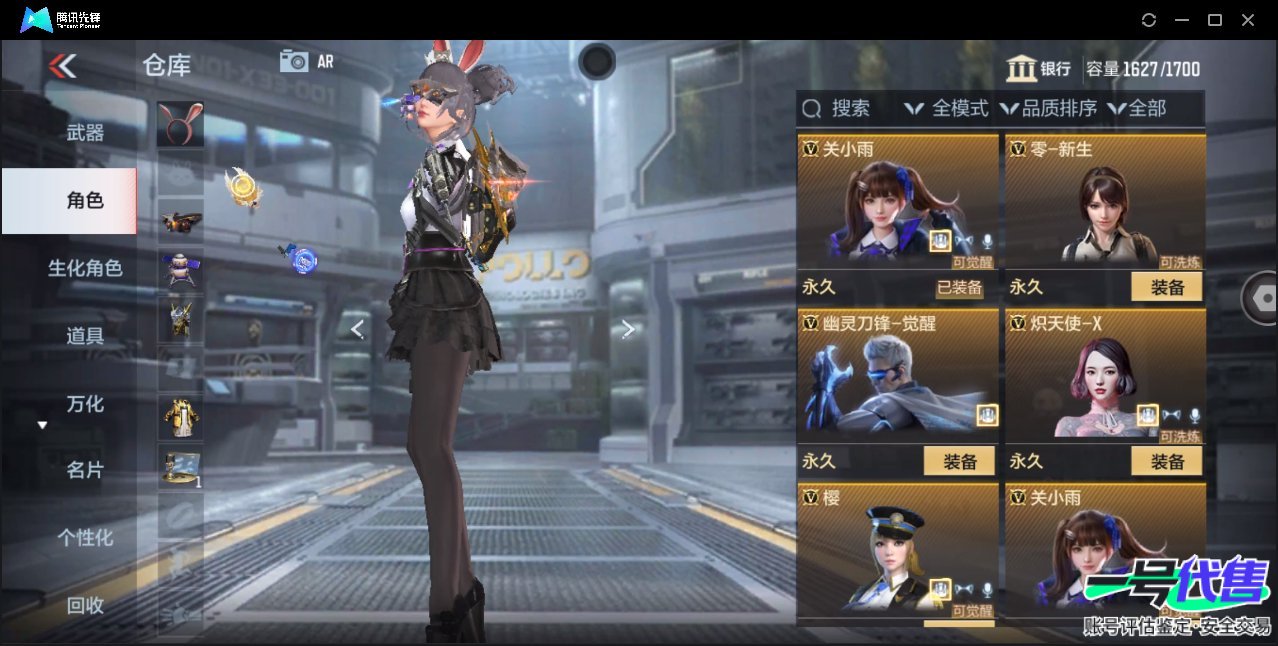Rotate character with right arrow
Screen dimensions: 1278x646
coord(627,329)
